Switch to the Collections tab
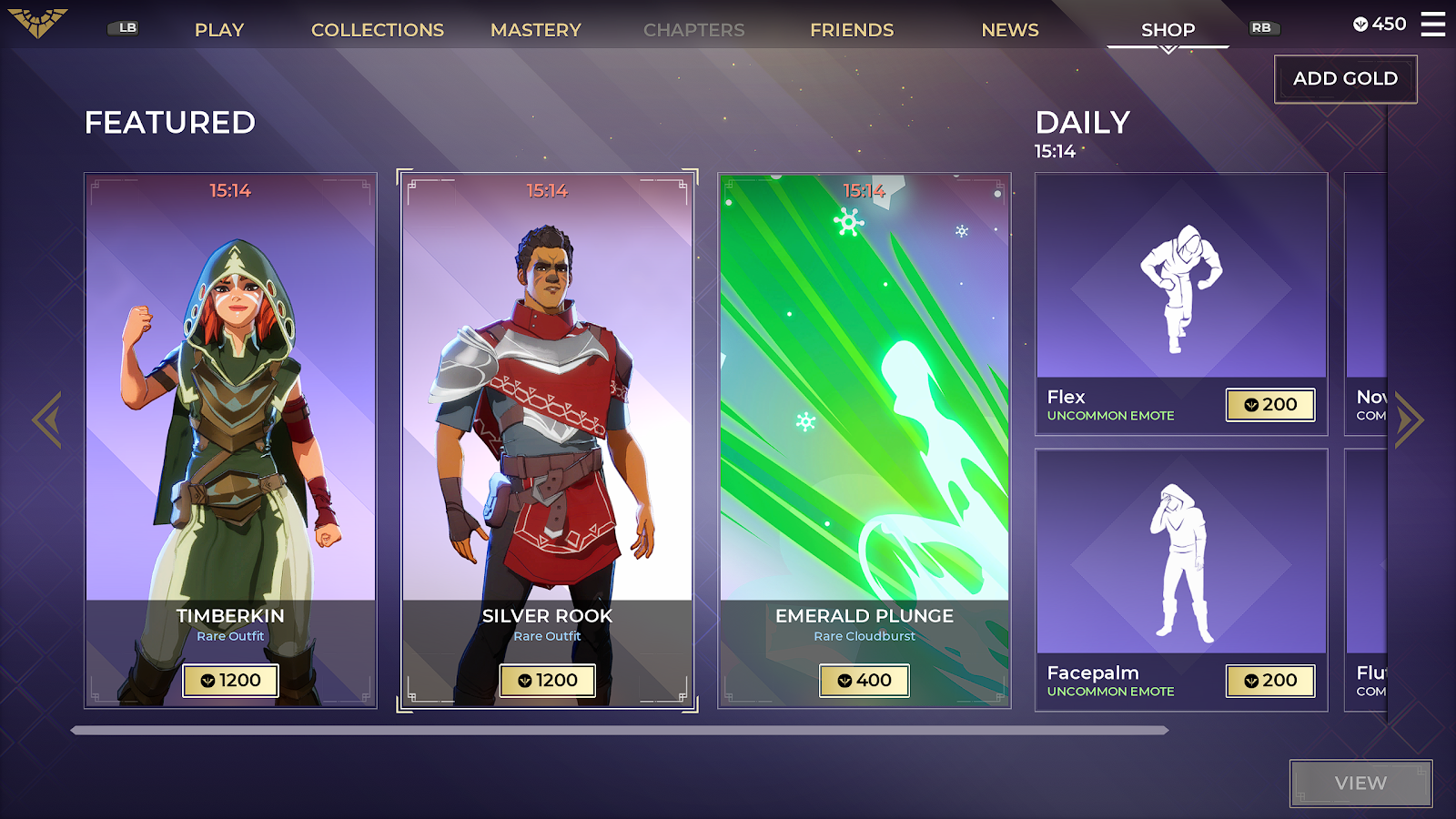The width and height of the screenshot is (1456, 819). click(378, 30)
